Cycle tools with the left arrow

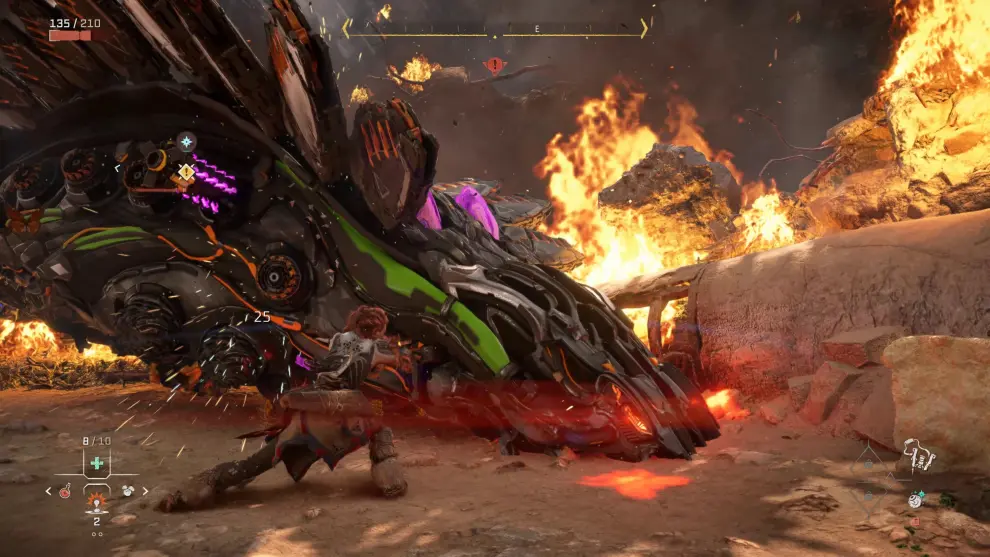click(48, 491)
